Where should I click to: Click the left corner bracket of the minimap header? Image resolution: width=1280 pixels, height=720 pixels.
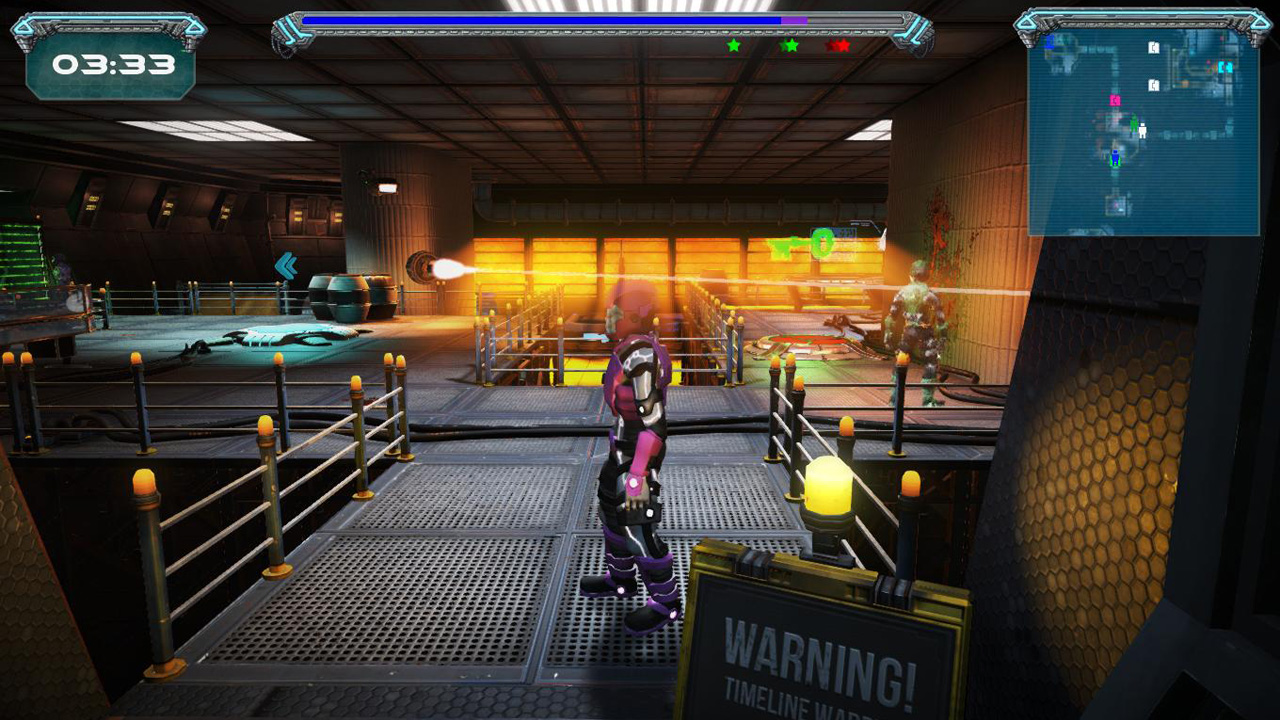coord(1026,22)
